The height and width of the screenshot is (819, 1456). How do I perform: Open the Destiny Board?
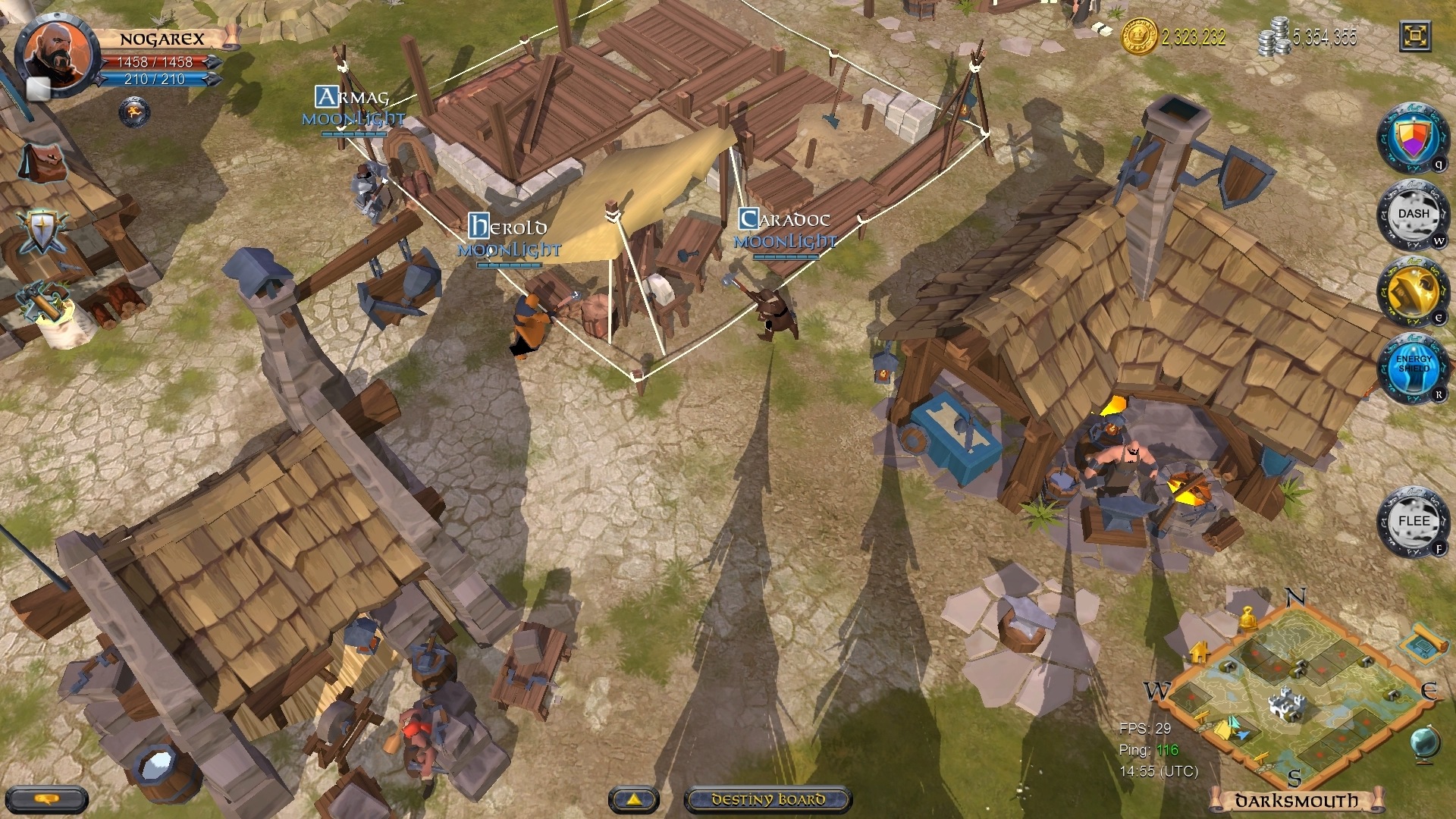768,798
